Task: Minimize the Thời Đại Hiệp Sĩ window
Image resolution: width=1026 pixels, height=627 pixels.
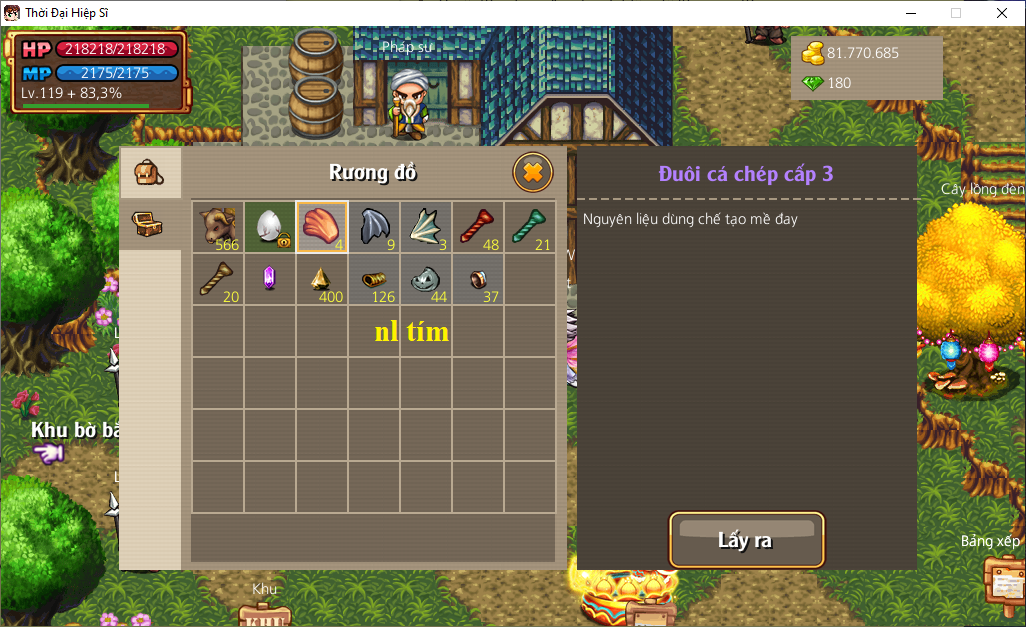Action: [910, 13]
